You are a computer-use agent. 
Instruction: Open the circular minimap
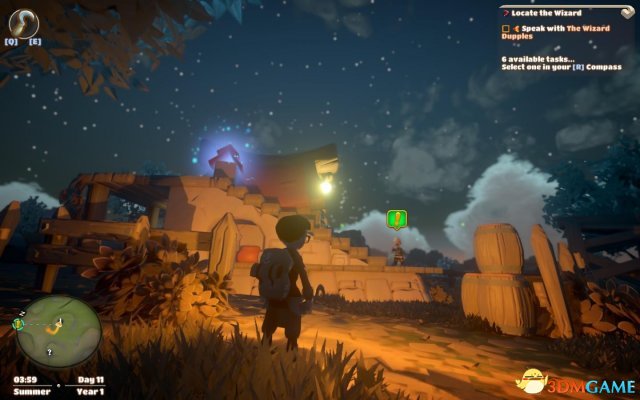(x=58, y=330)
